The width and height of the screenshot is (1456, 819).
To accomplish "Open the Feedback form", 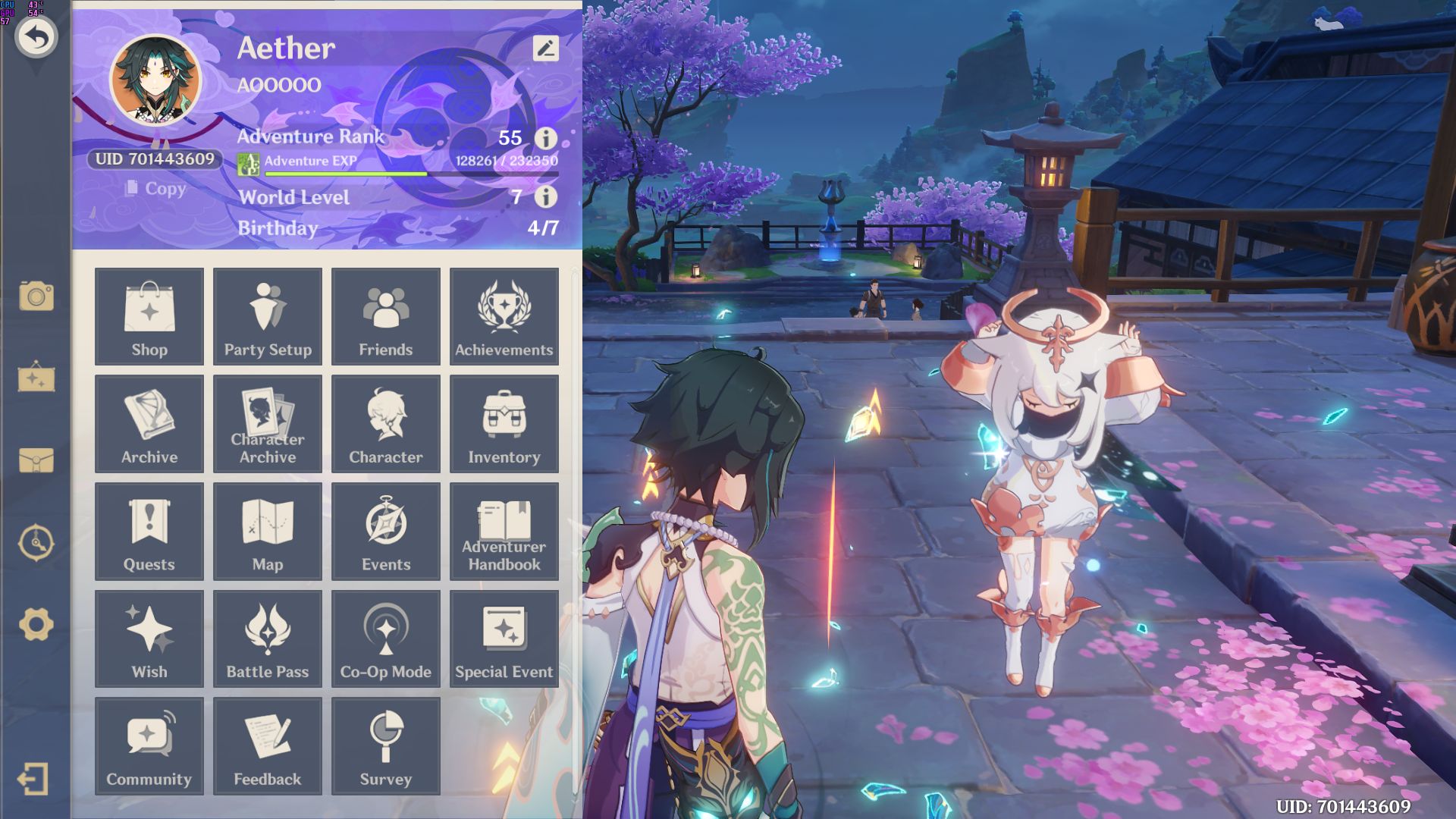I will pos(267,746).
